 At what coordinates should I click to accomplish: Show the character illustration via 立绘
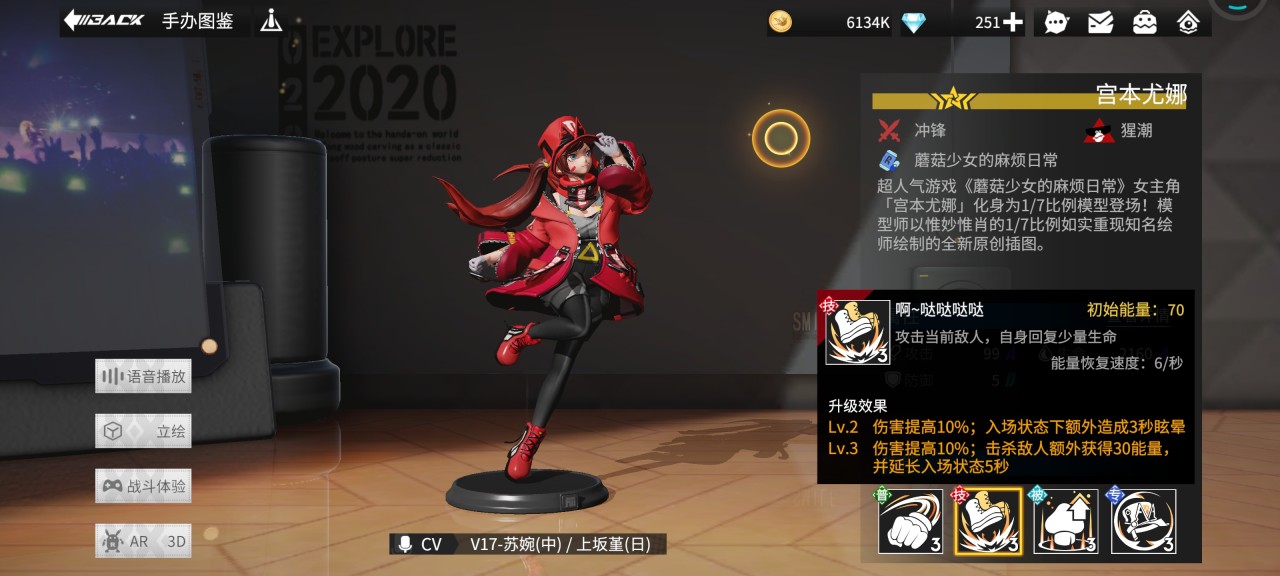click(x=143, y=432)
